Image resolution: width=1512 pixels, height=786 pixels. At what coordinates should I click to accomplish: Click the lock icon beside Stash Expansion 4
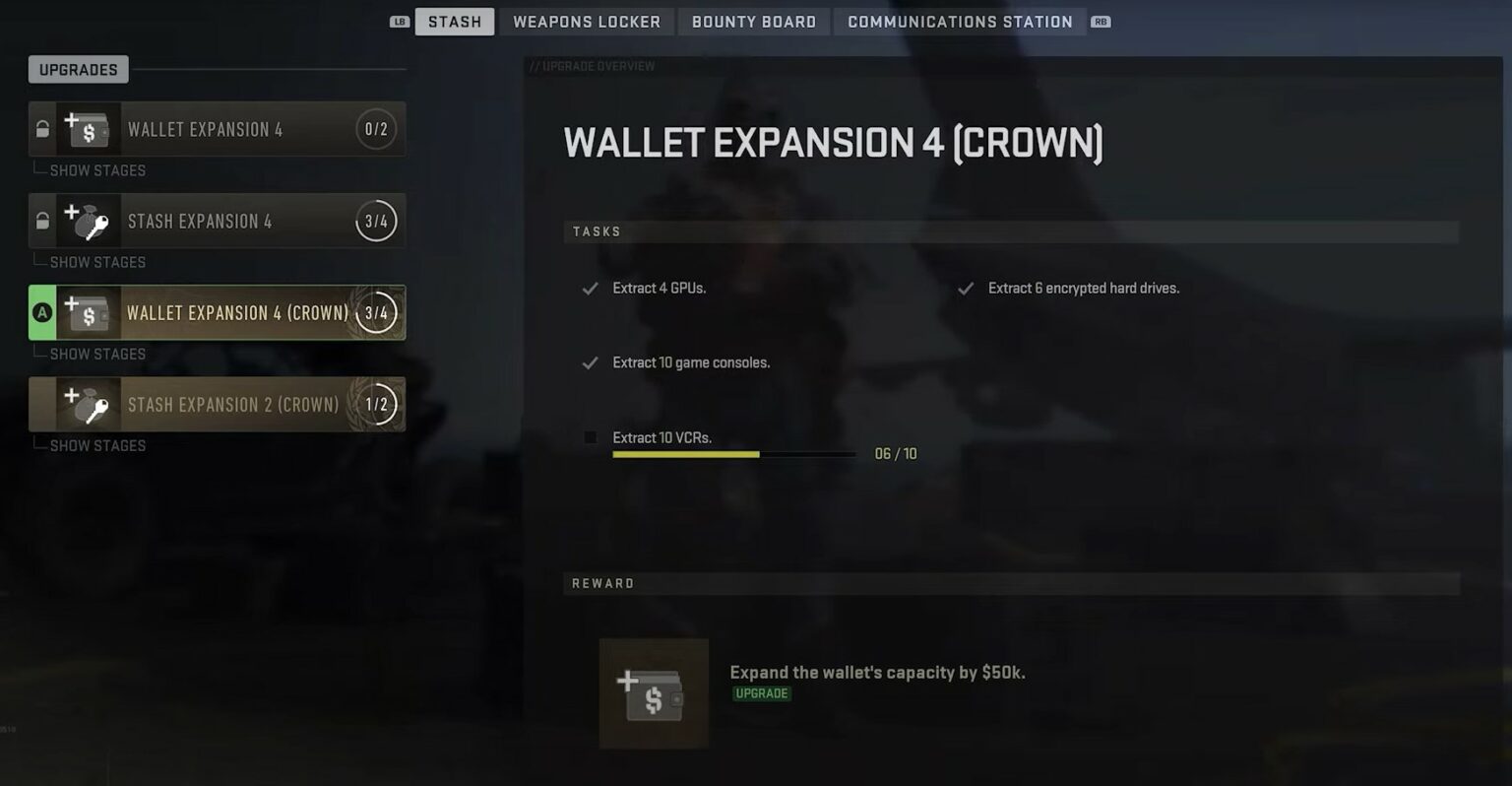click(x=40, y=221)
